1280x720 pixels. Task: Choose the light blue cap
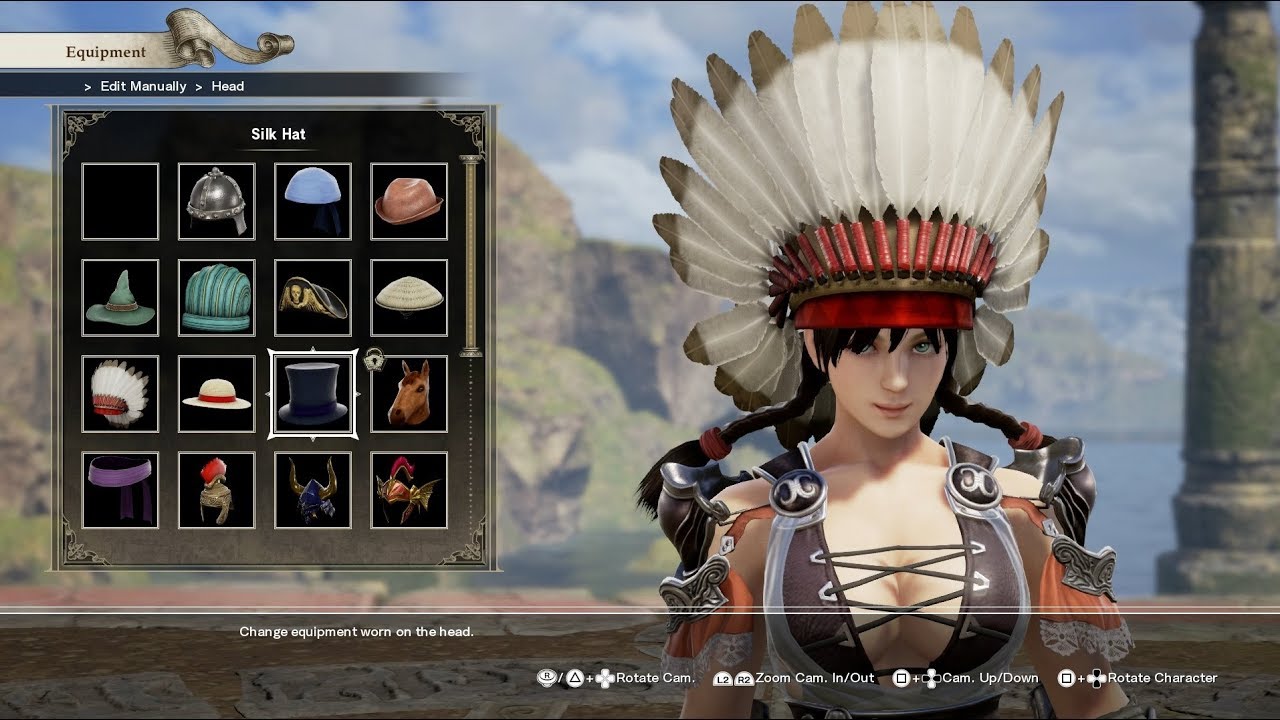click(x=313, y=202)
